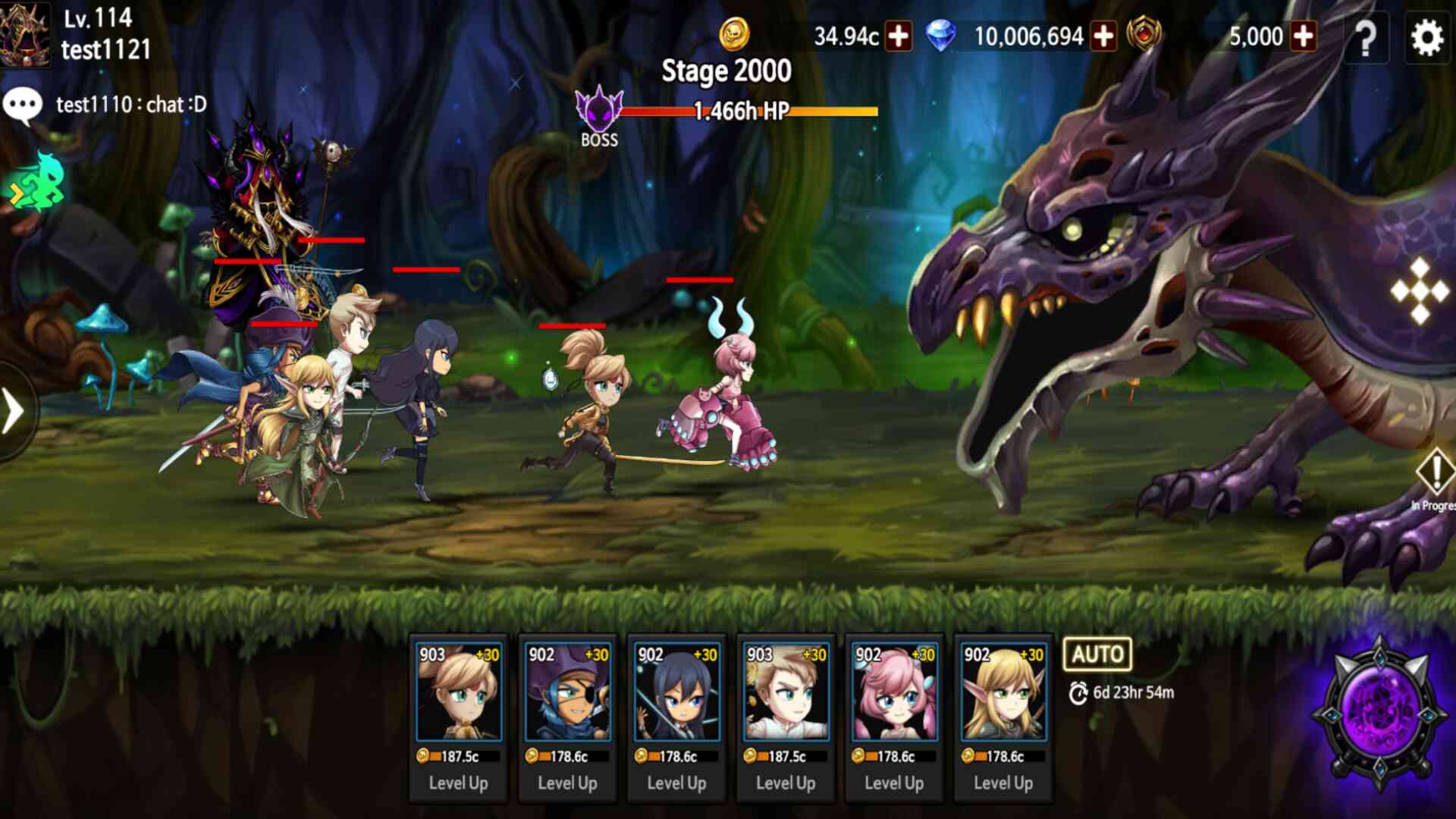Select the dark-haired swordswoman portrait

[x=676, y=693]
